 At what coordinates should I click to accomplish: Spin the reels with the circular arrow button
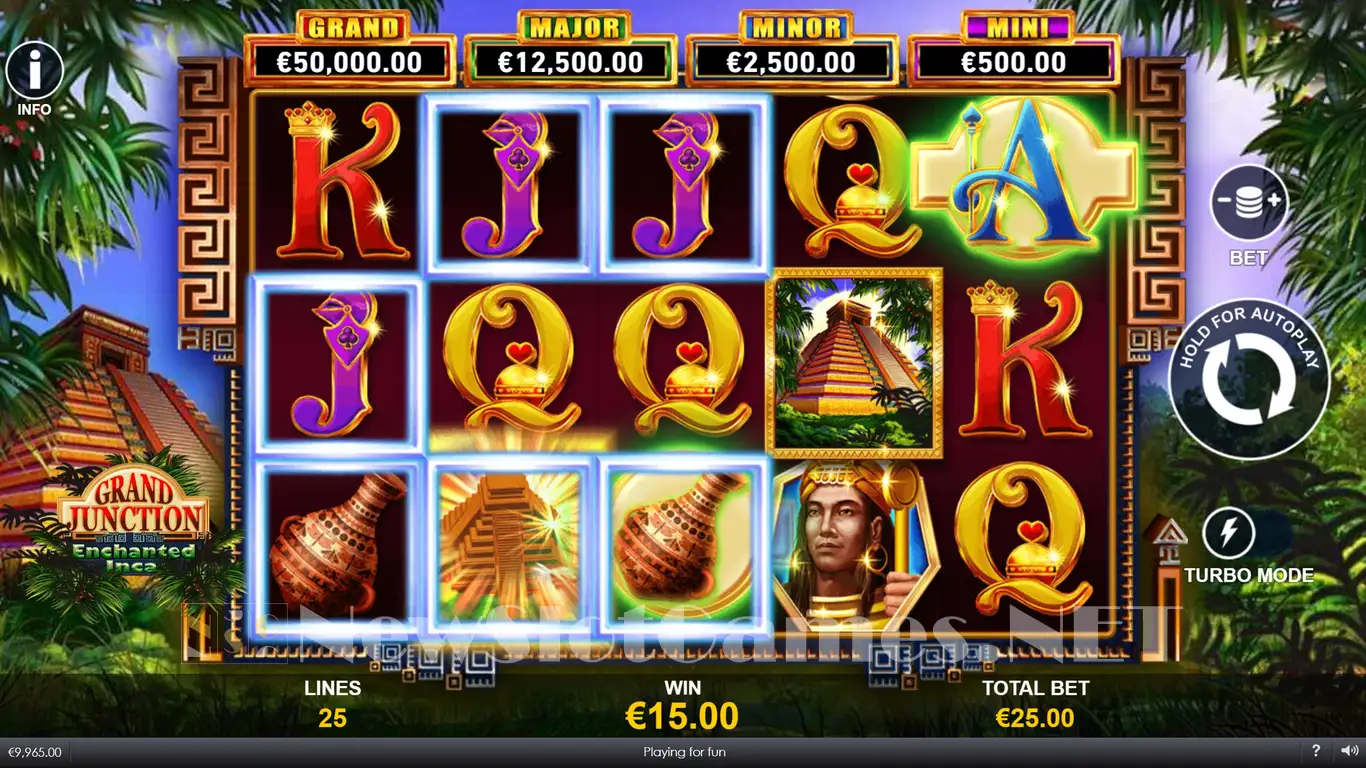tap(1249, 380)
